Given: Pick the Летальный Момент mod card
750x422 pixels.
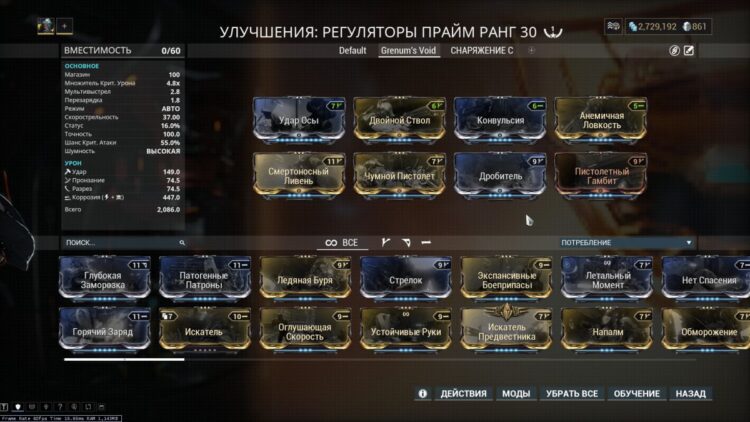Looking at the screenshot, I should coord(607,281).
